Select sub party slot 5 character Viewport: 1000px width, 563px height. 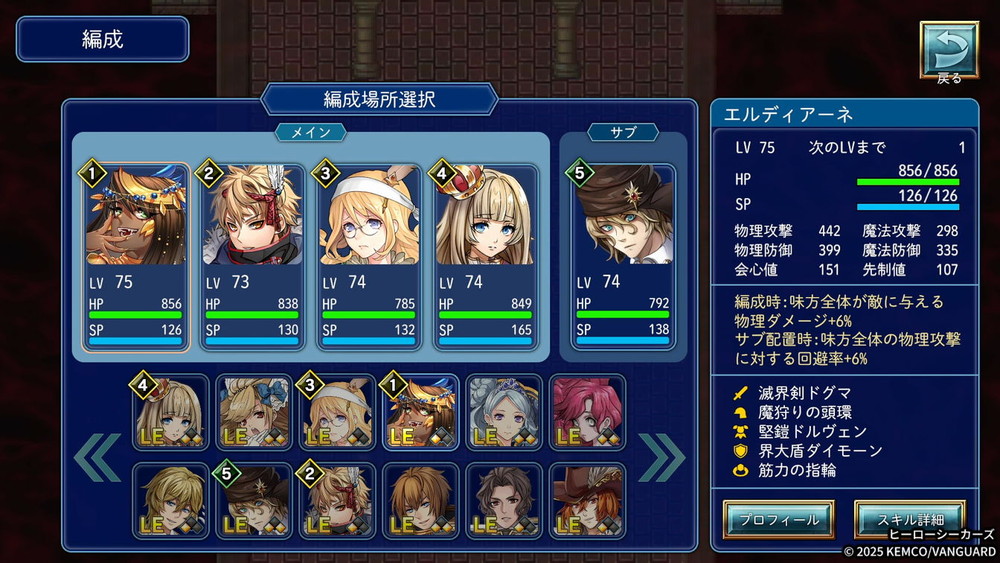pyautogui.click(x=623, y=257)
